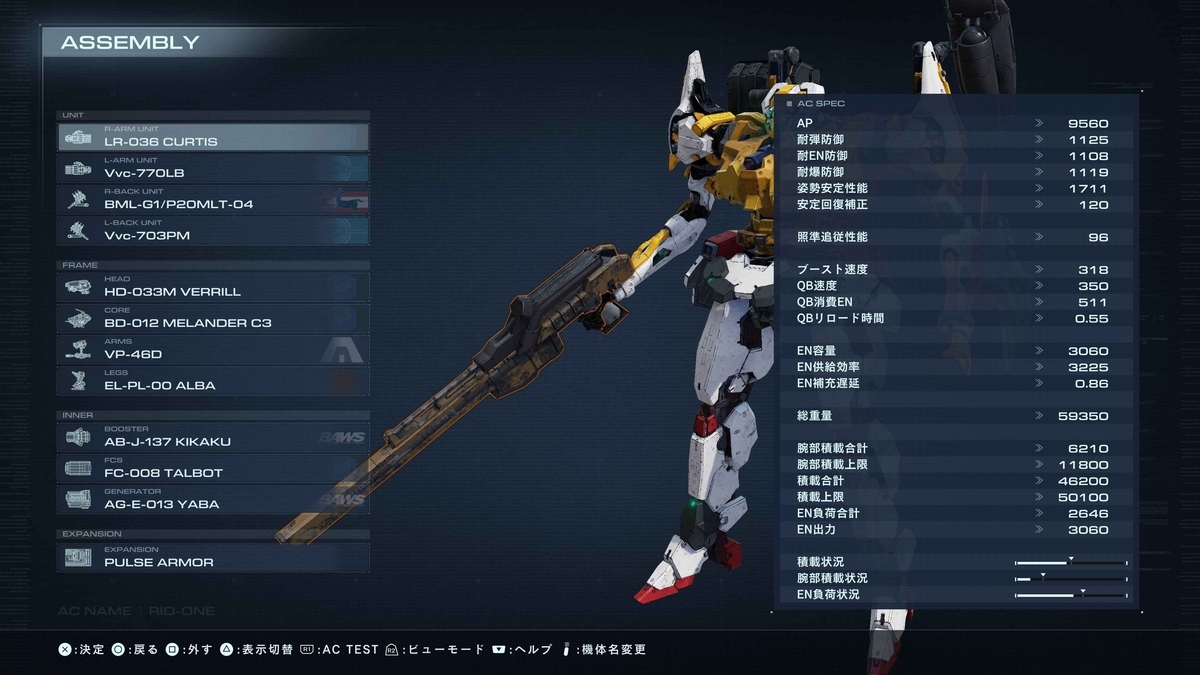This screenshot has width=1200, height=675.
Task: Select the R-ARM UNIT LR-036 CURTIS slot
Action: [213, 137]
